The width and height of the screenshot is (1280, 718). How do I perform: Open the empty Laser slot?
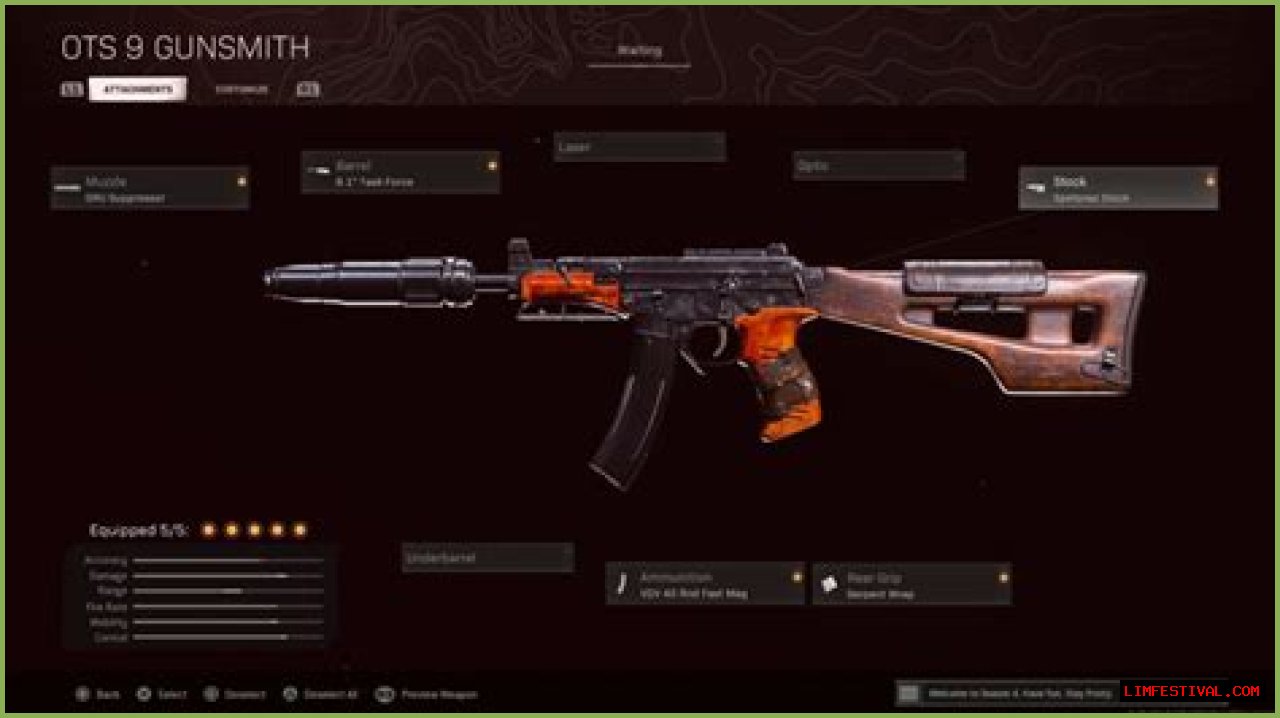pos(639,147)
